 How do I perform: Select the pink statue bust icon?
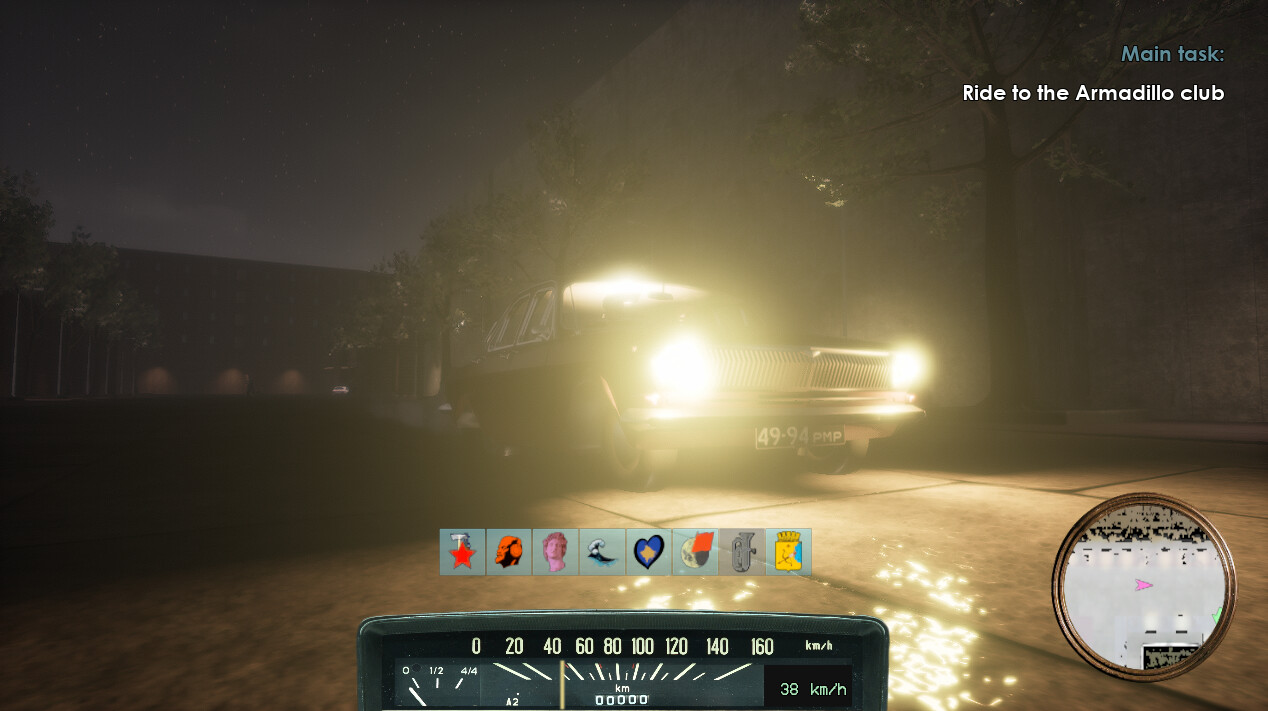click(x=555, y=552)
